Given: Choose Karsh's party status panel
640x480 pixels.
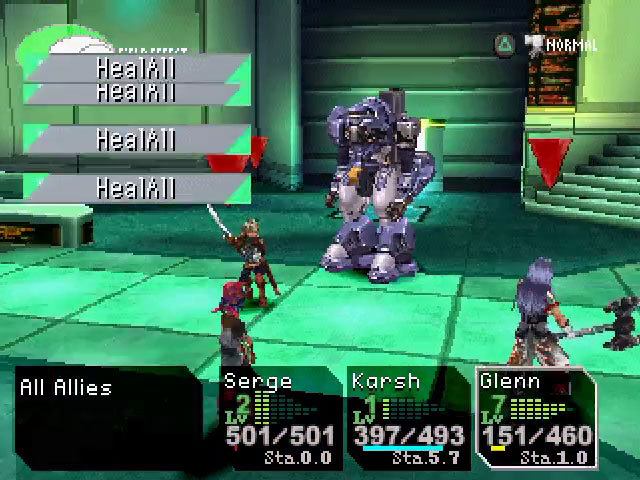Looking at the screenshot, I should 408,418.
